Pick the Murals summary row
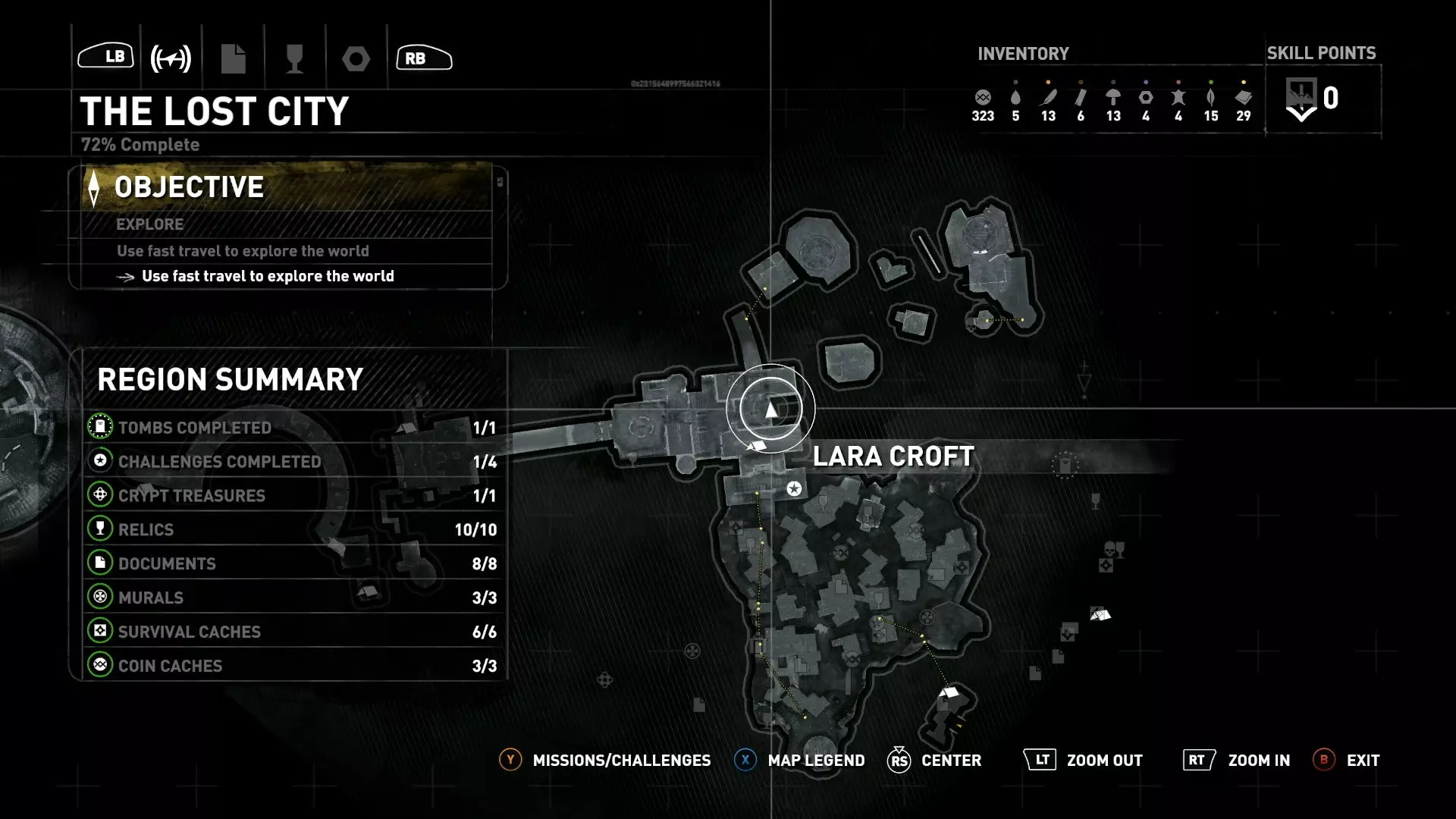1456x819 pixels. 292,598
